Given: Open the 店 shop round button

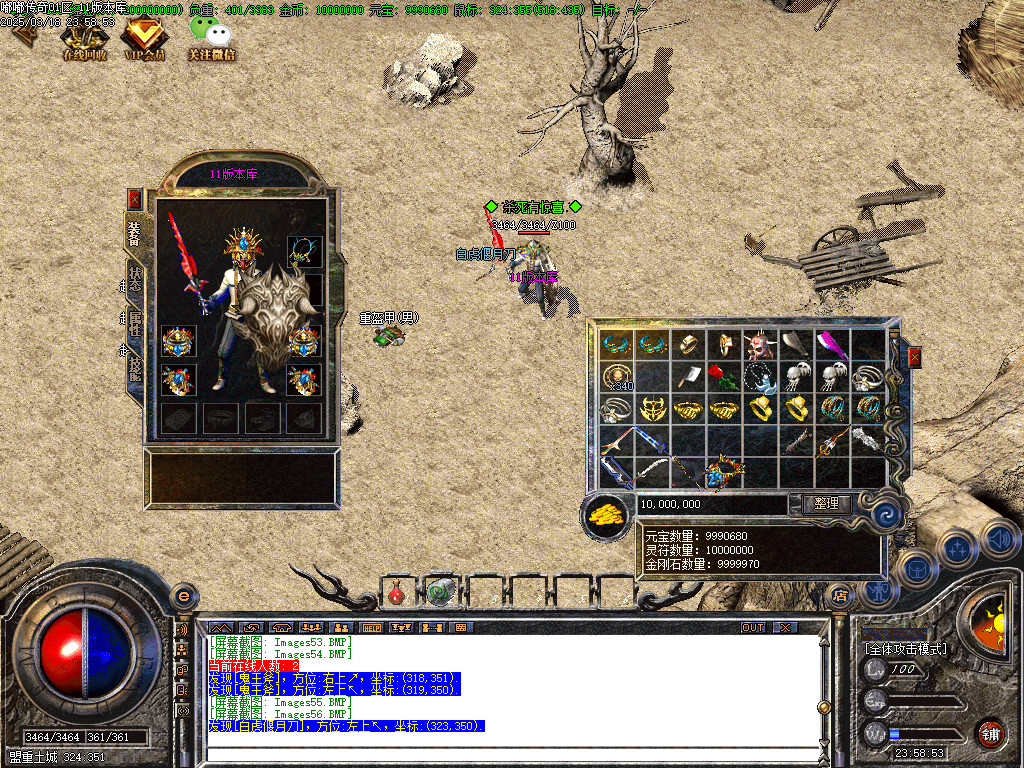Looking at the screenshot, I should pyautogui.click(x=839, y=595).
